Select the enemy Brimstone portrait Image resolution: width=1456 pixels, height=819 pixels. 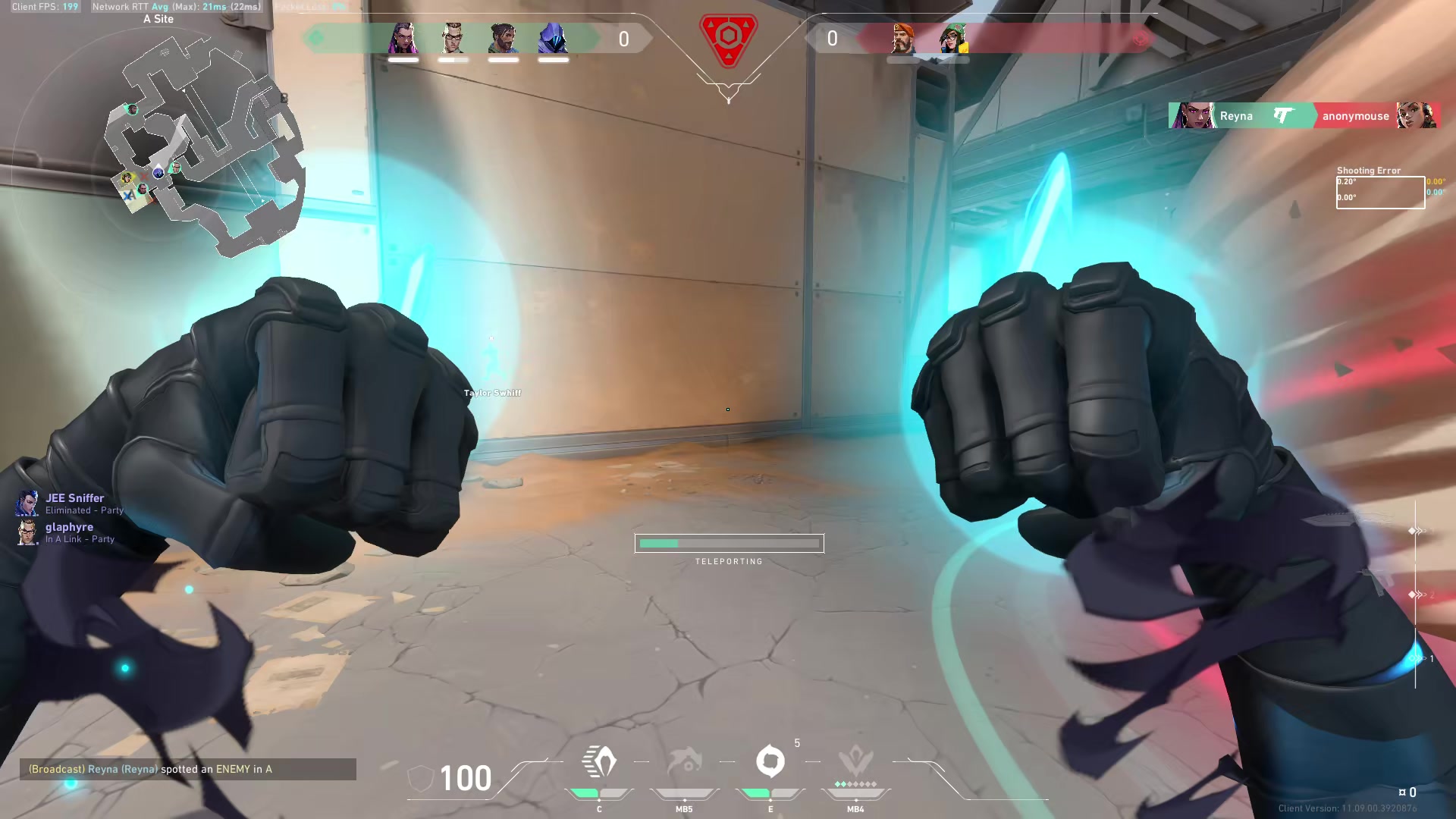point(902,39)
